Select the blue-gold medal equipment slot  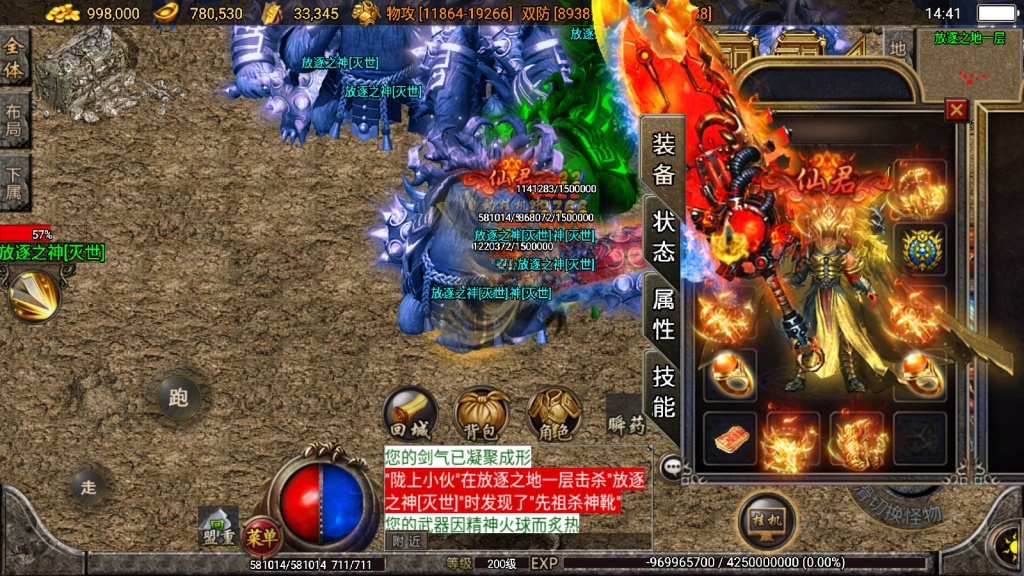(919, 250)
